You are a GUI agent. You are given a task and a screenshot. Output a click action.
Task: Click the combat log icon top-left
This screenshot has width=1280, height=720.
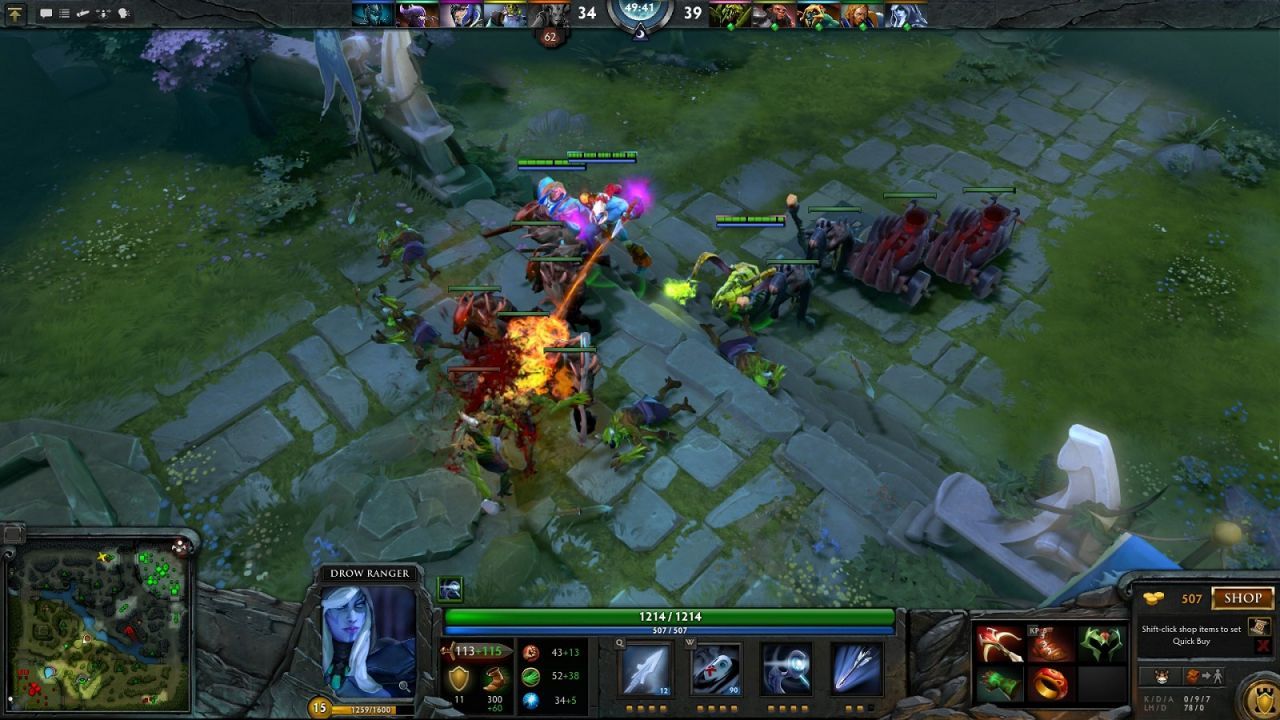coord(82,14)
